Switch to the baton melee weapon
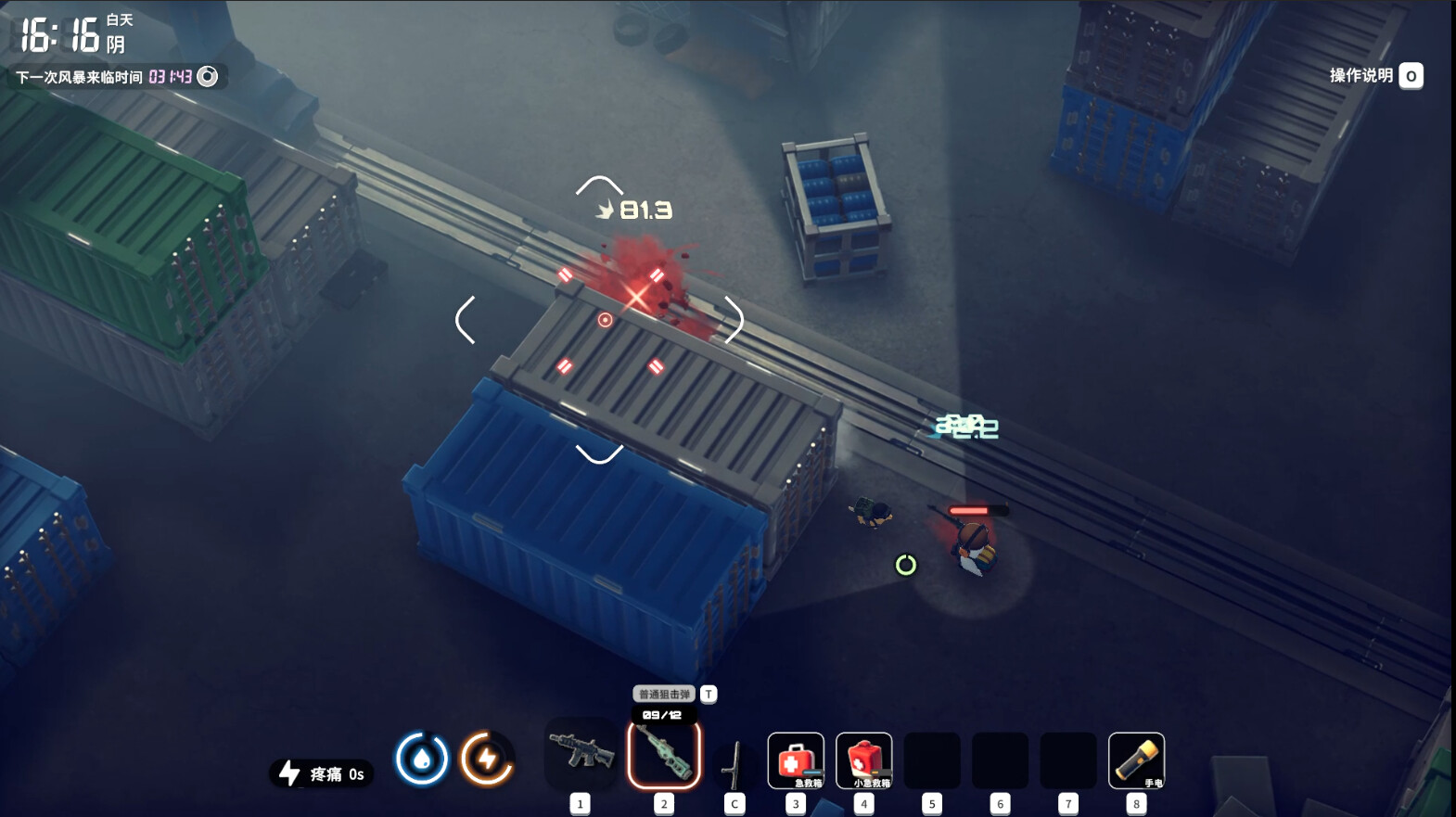Image resolution: width=1456 pixels, height=817 pixels. (734, 762)
